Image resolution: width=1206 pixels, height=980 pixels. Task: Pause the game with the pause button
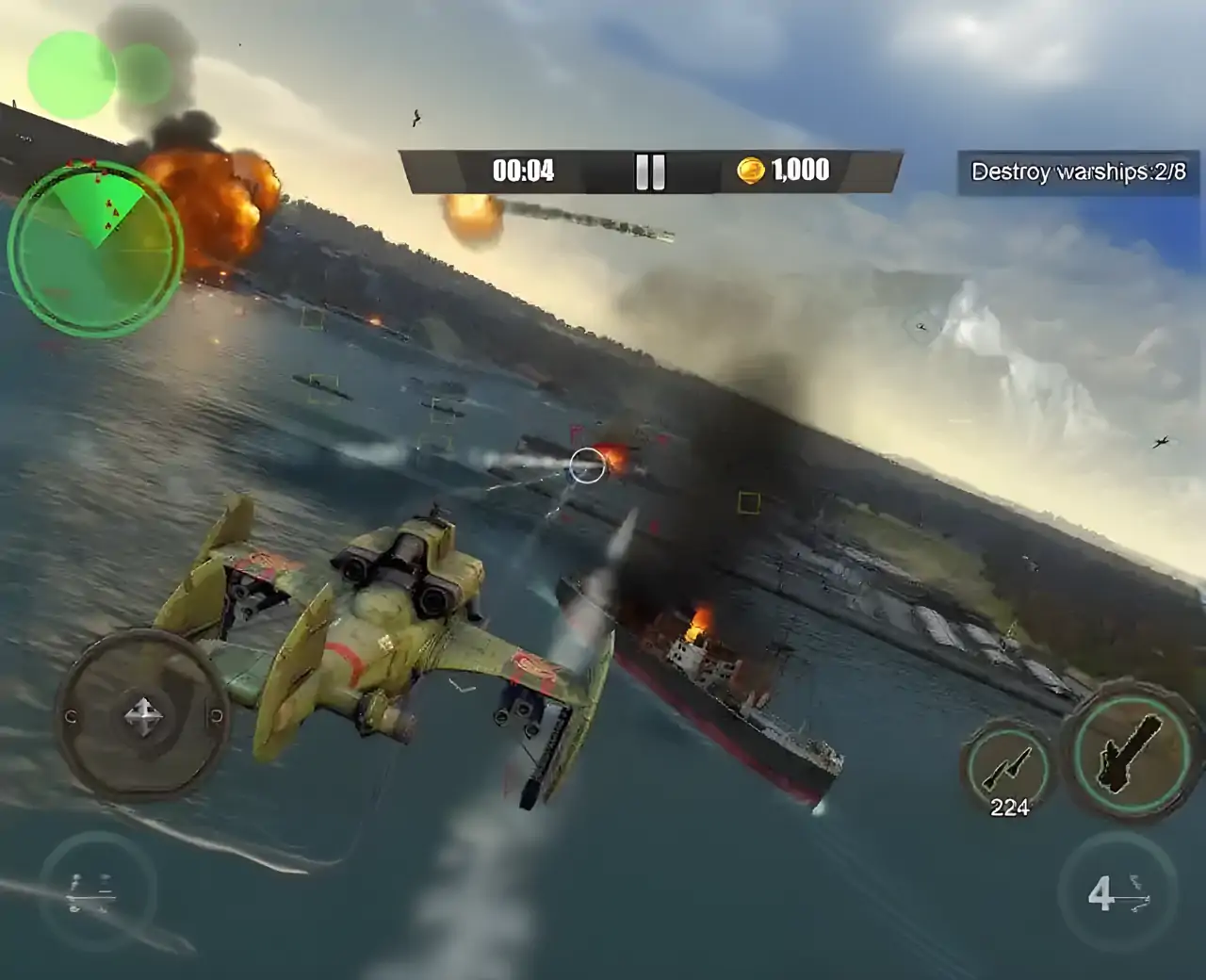coord(650,171)
